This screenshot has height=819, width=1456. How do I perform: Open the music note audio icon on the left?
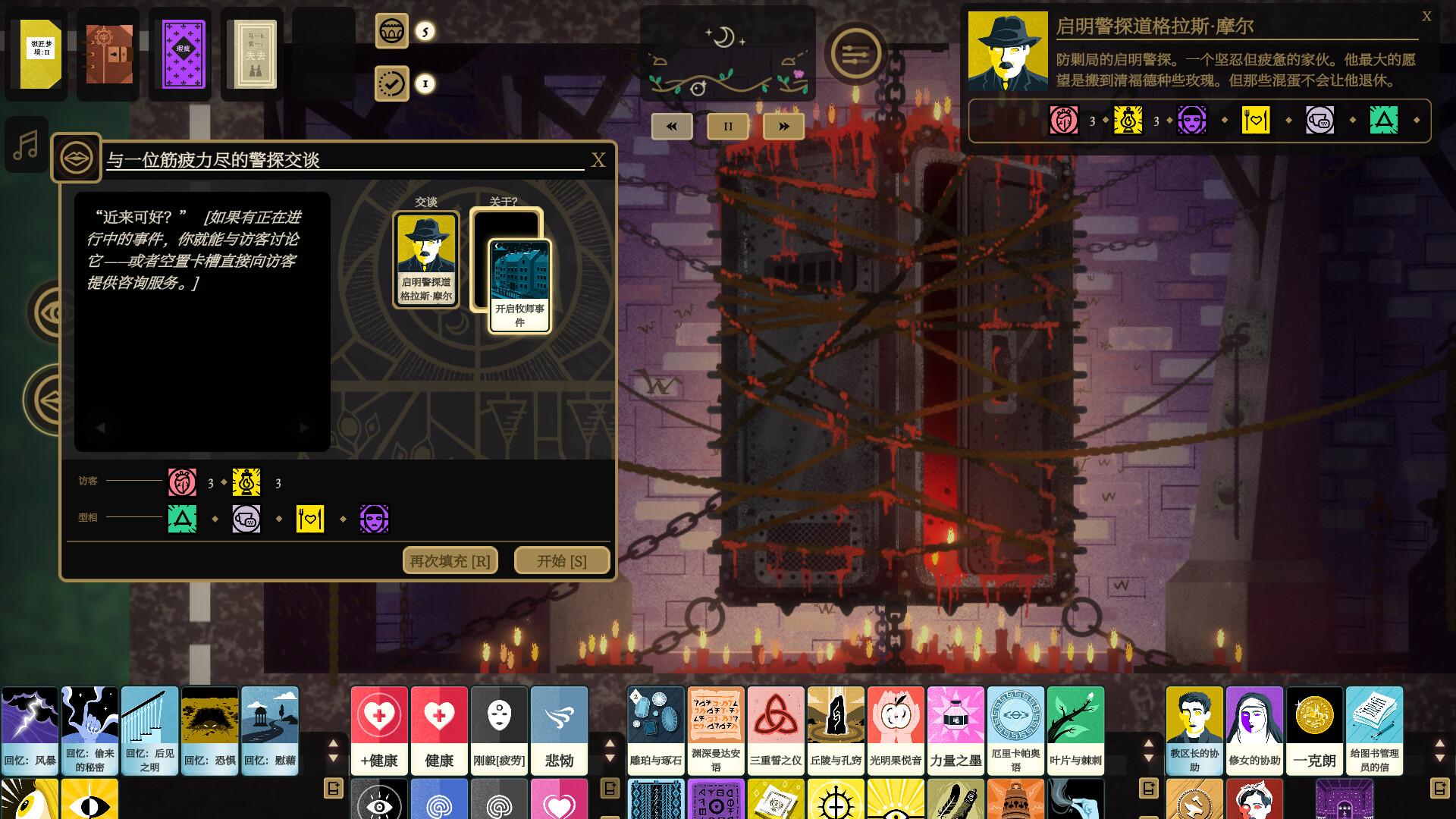tap(26, 145)
